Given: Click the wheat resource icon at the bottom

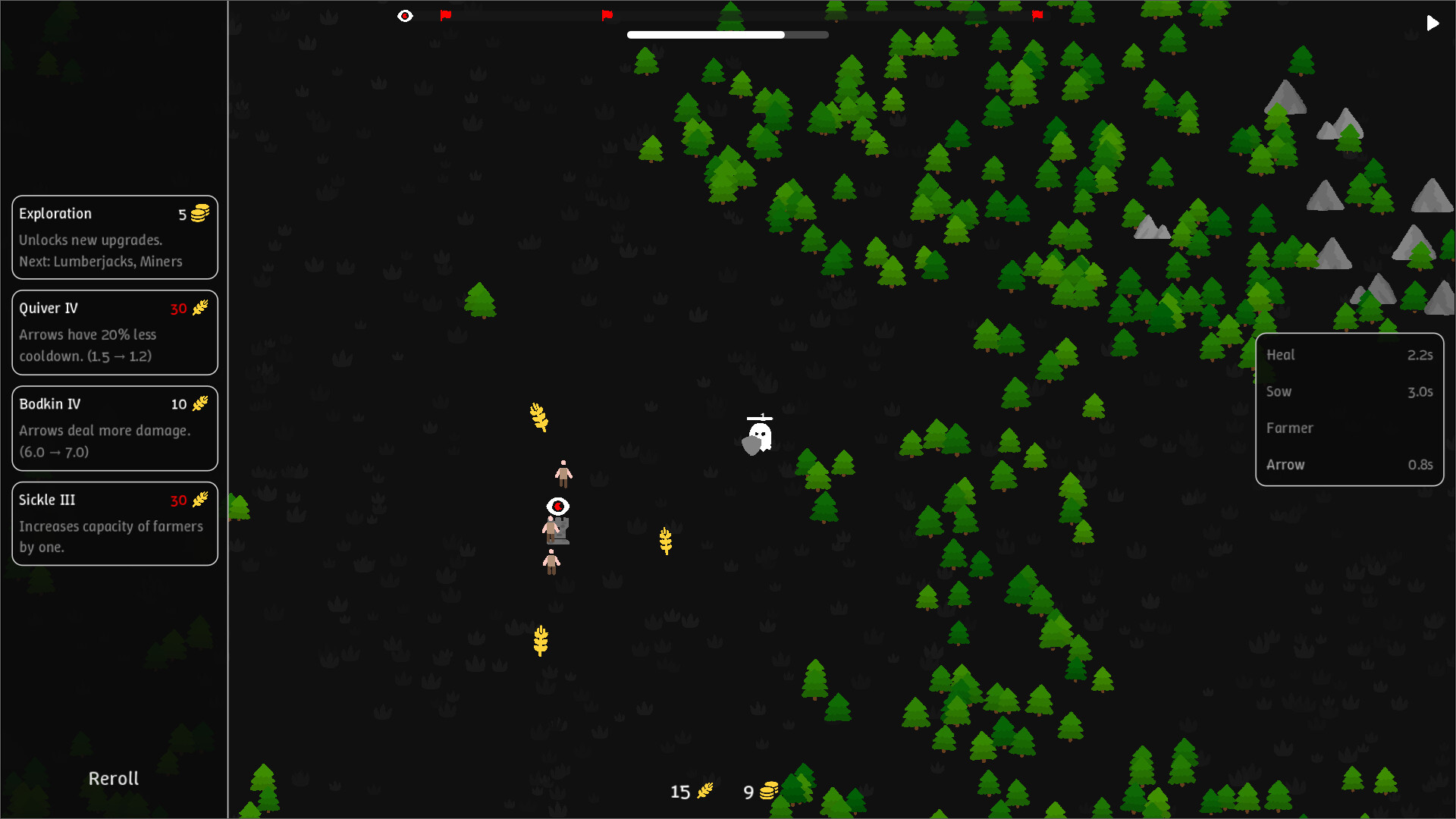Looking at the screenshot, I should (704, 791).
